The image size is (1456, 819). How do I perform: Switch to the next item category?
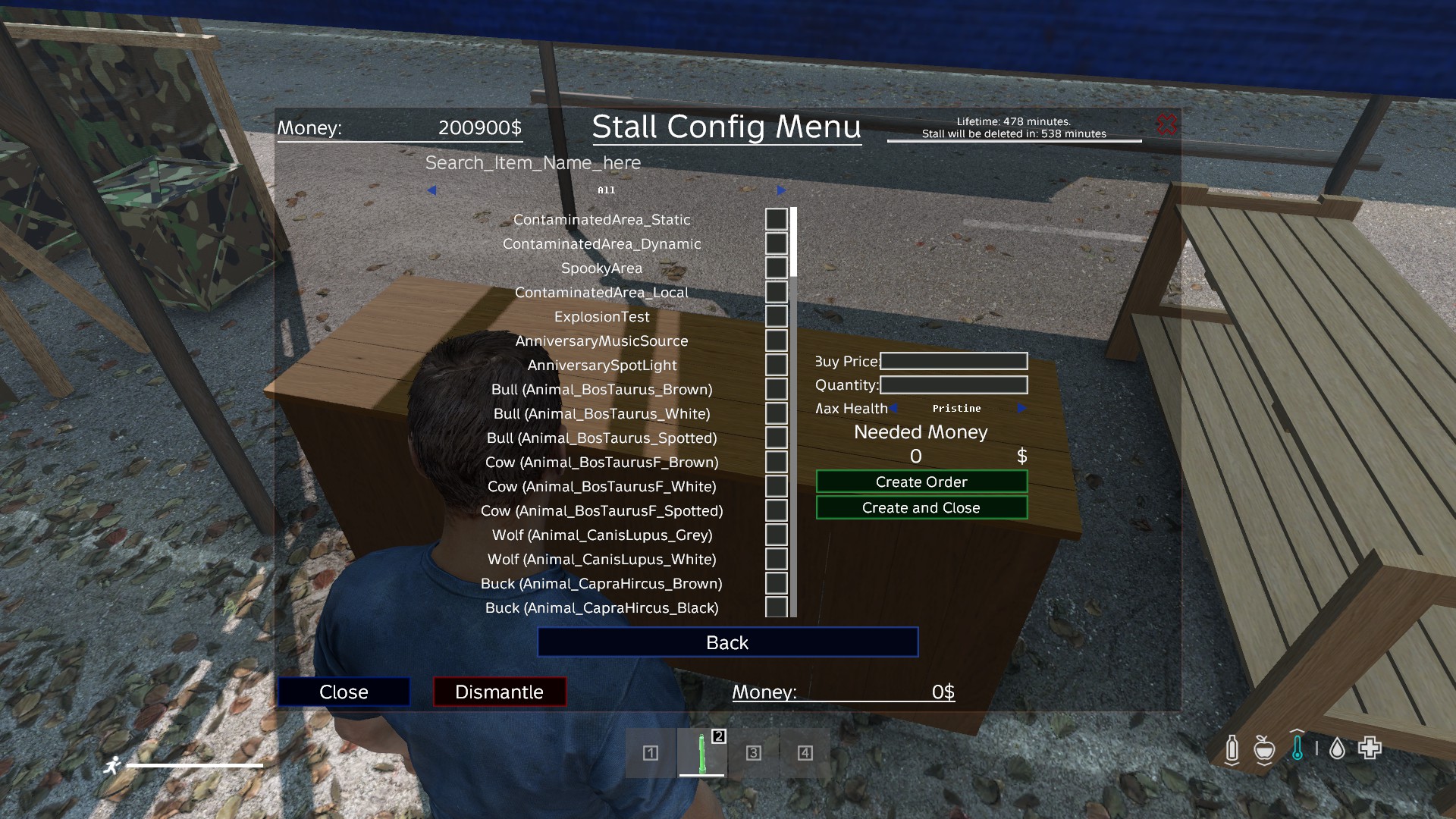coord(780,190)
